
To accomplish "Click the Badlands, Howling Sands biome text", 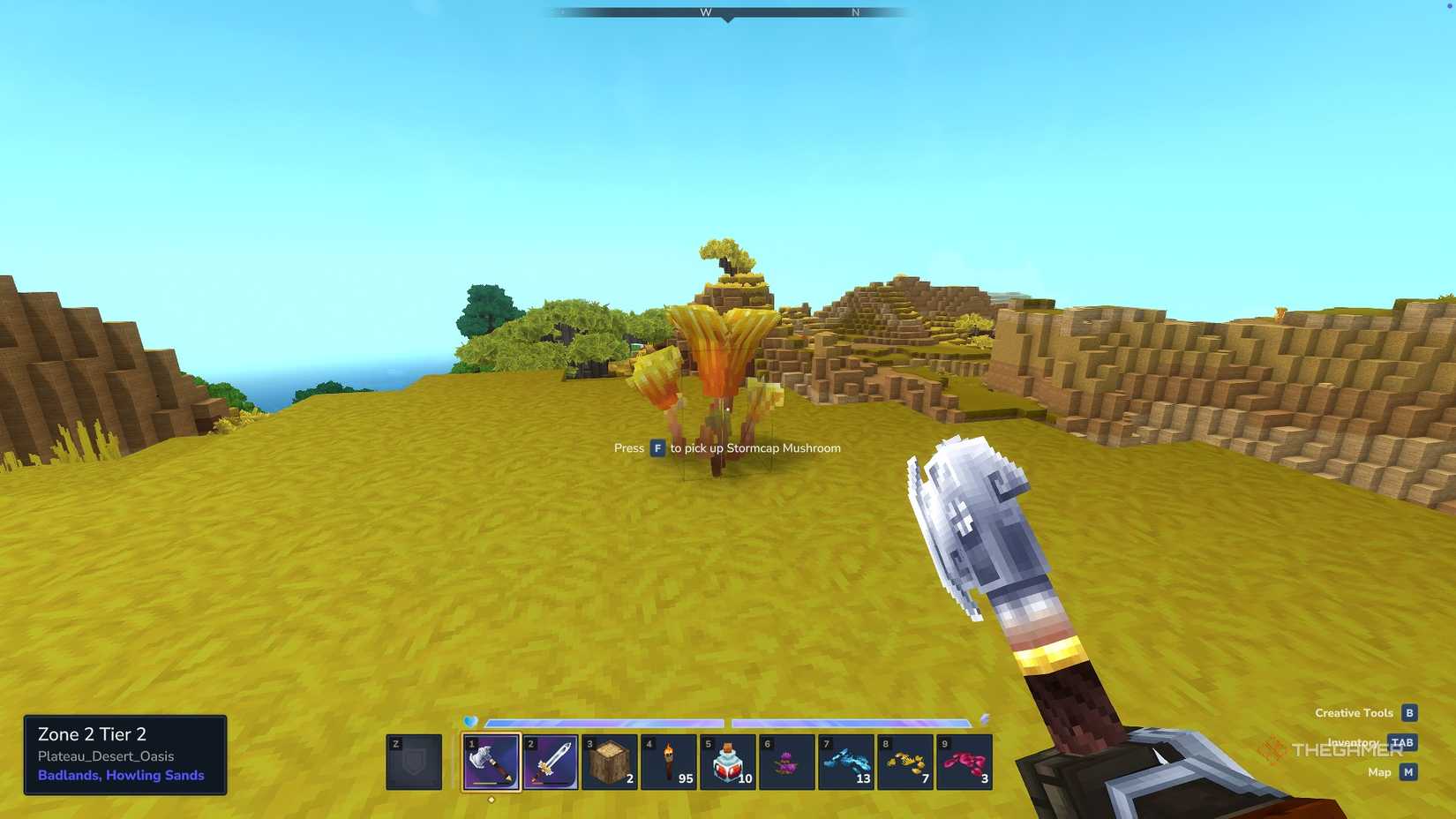I will click(121, 775).
